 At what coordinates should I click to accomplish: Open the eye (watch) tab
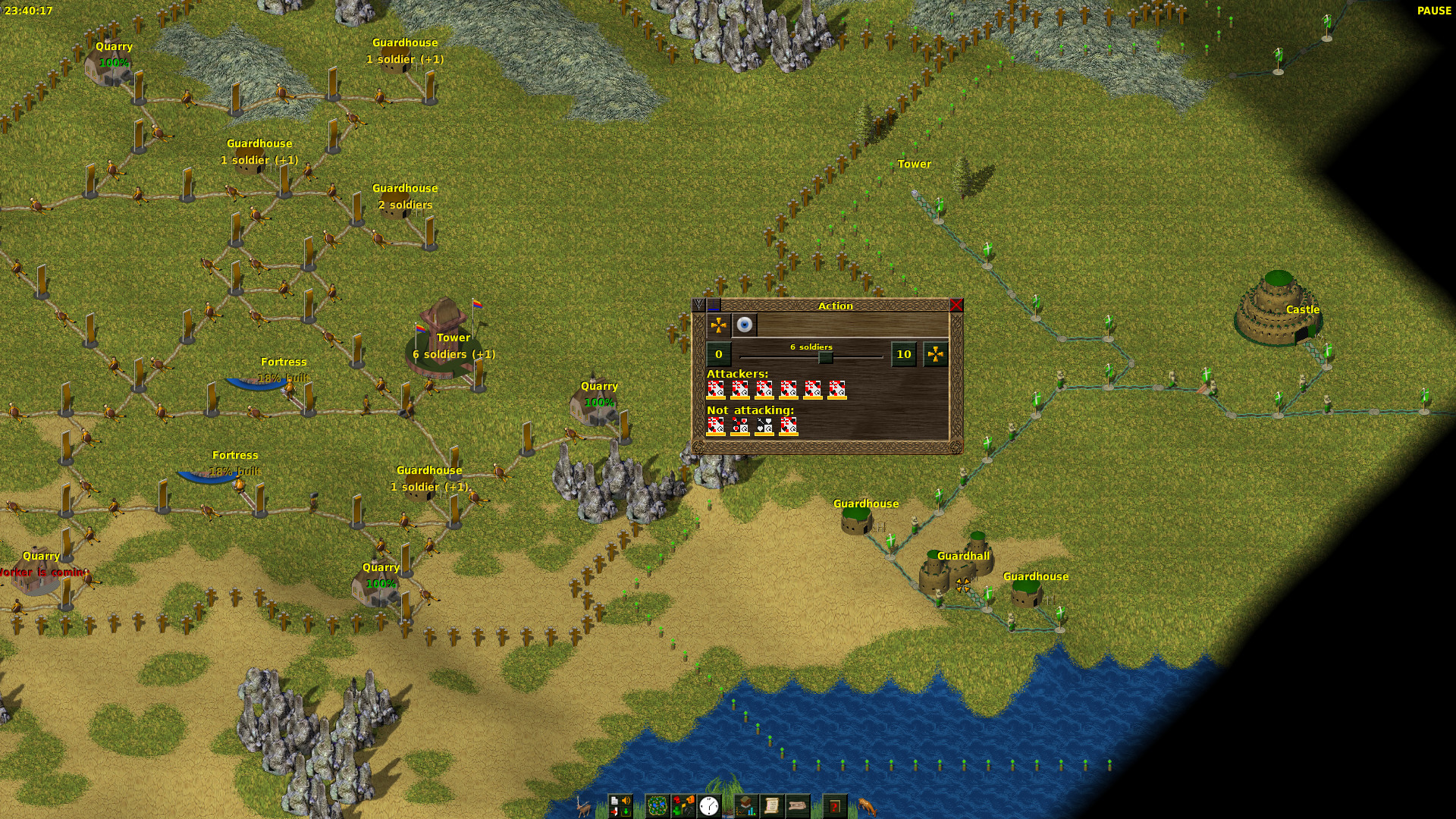745,325
